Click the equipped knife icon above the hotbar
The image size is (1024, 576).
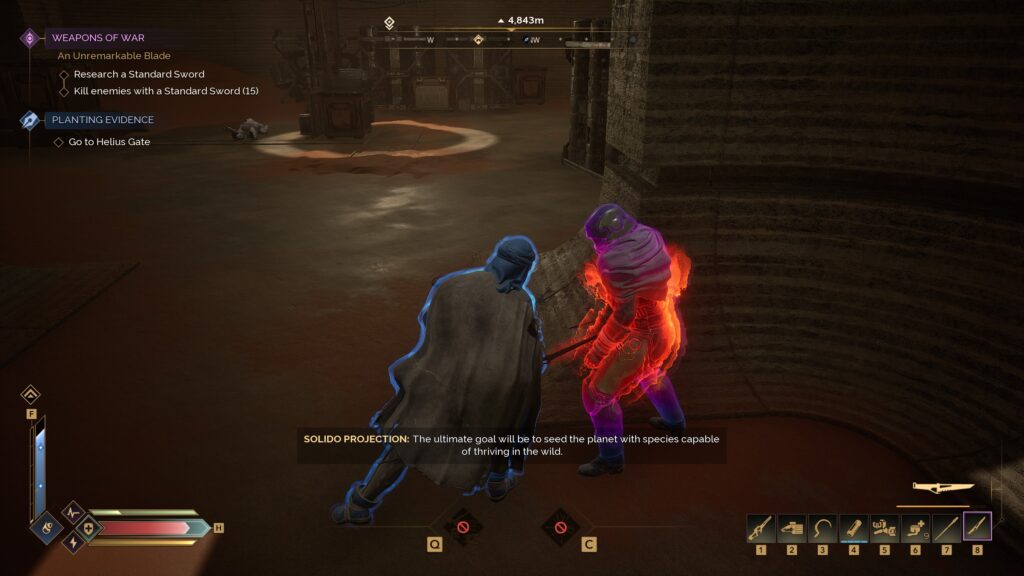coord(943,487)
